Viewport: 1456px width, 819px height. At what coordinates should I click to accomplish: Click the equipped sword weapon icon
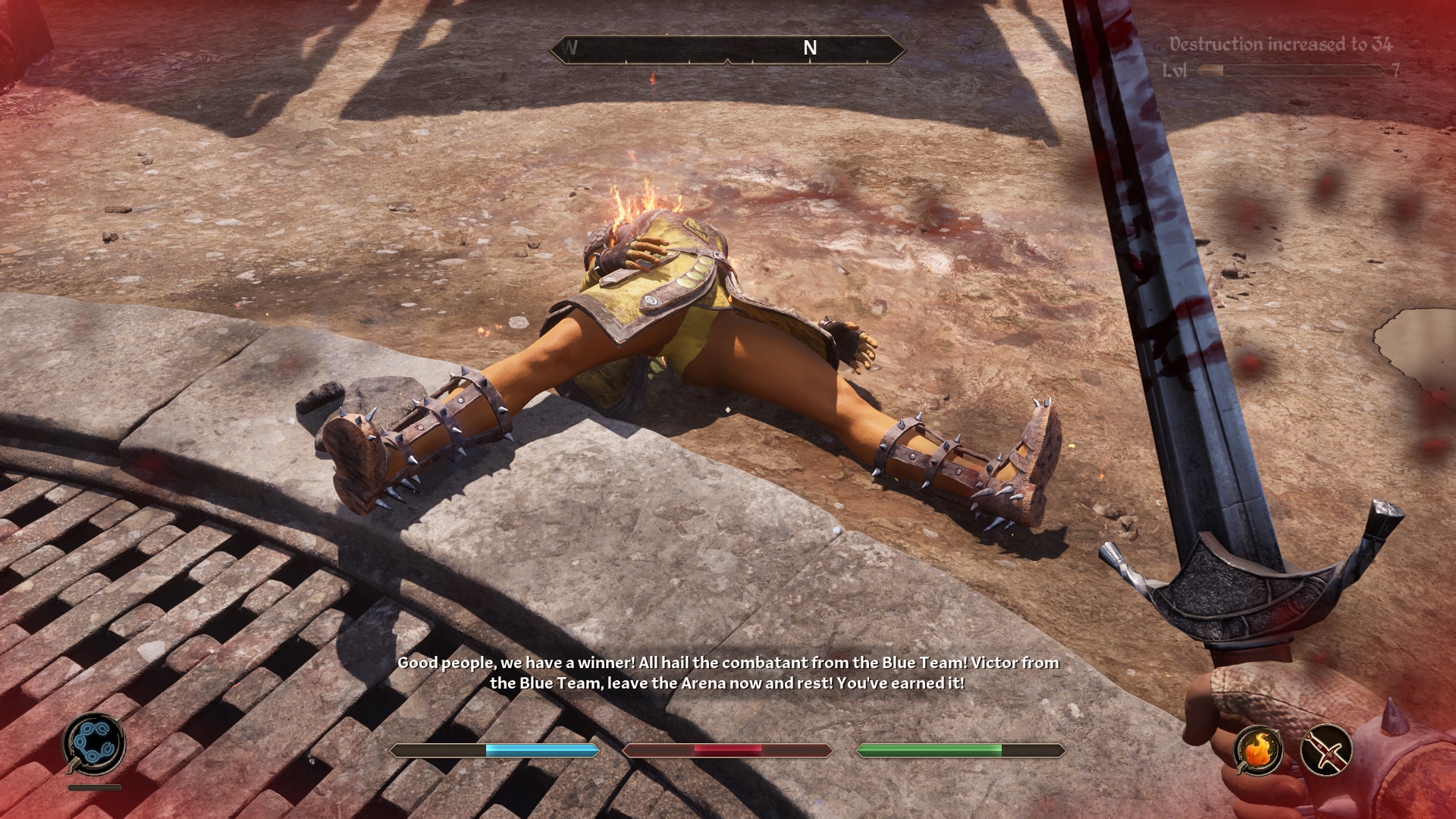(x=1326, y=750)
